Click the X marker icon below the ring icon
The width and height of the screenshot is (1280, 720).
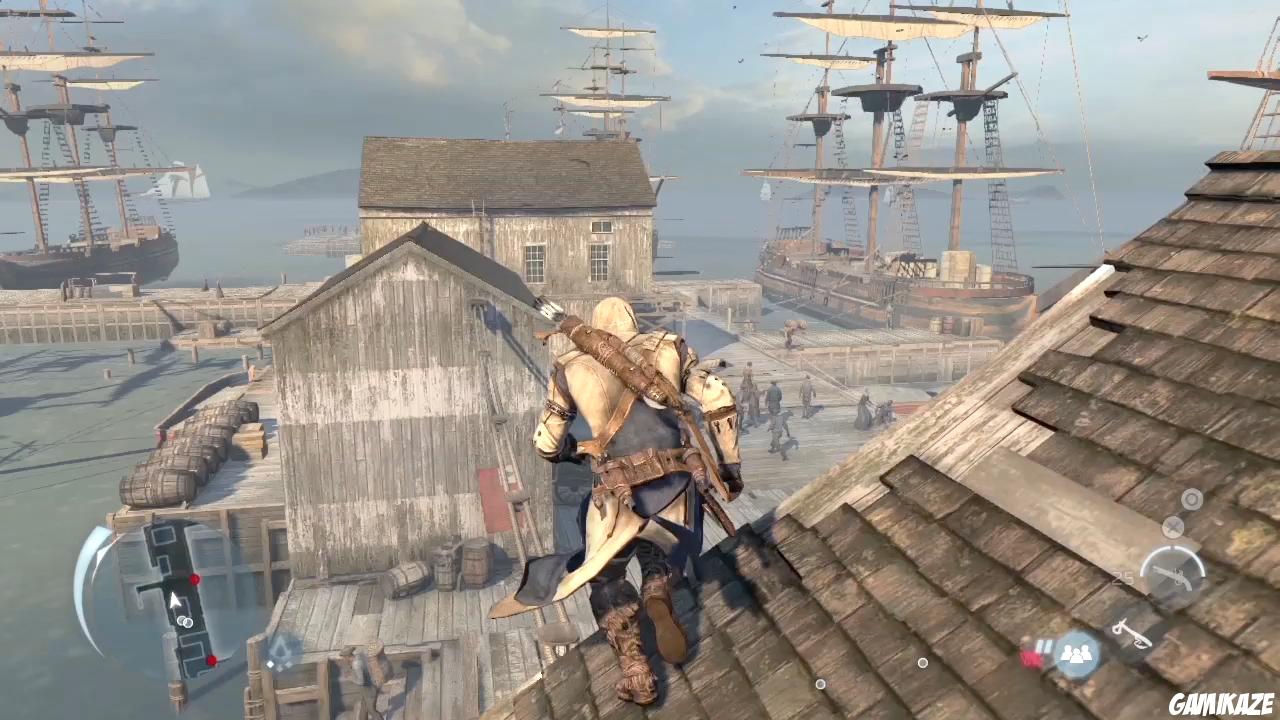[x=1173, y=527]
